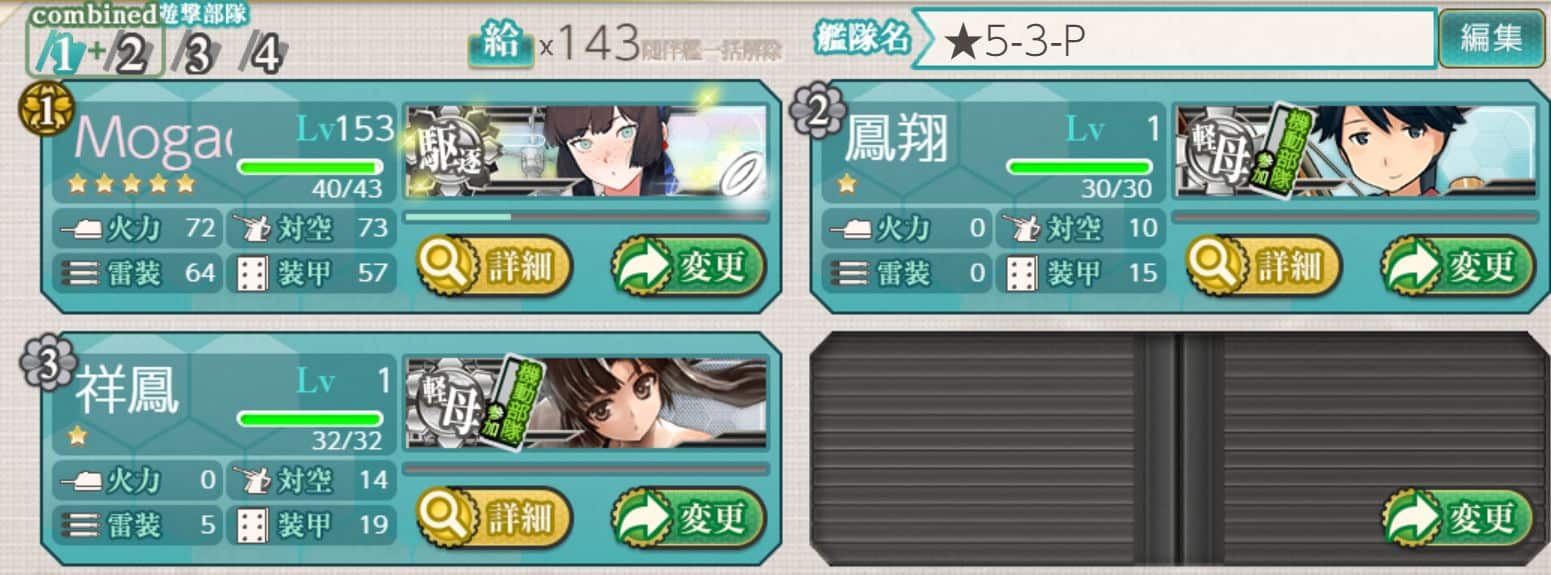The image size is (1551, 575).
Task: Open 詳細 details for 鳳翔
Action: (x=1263, y=267)
